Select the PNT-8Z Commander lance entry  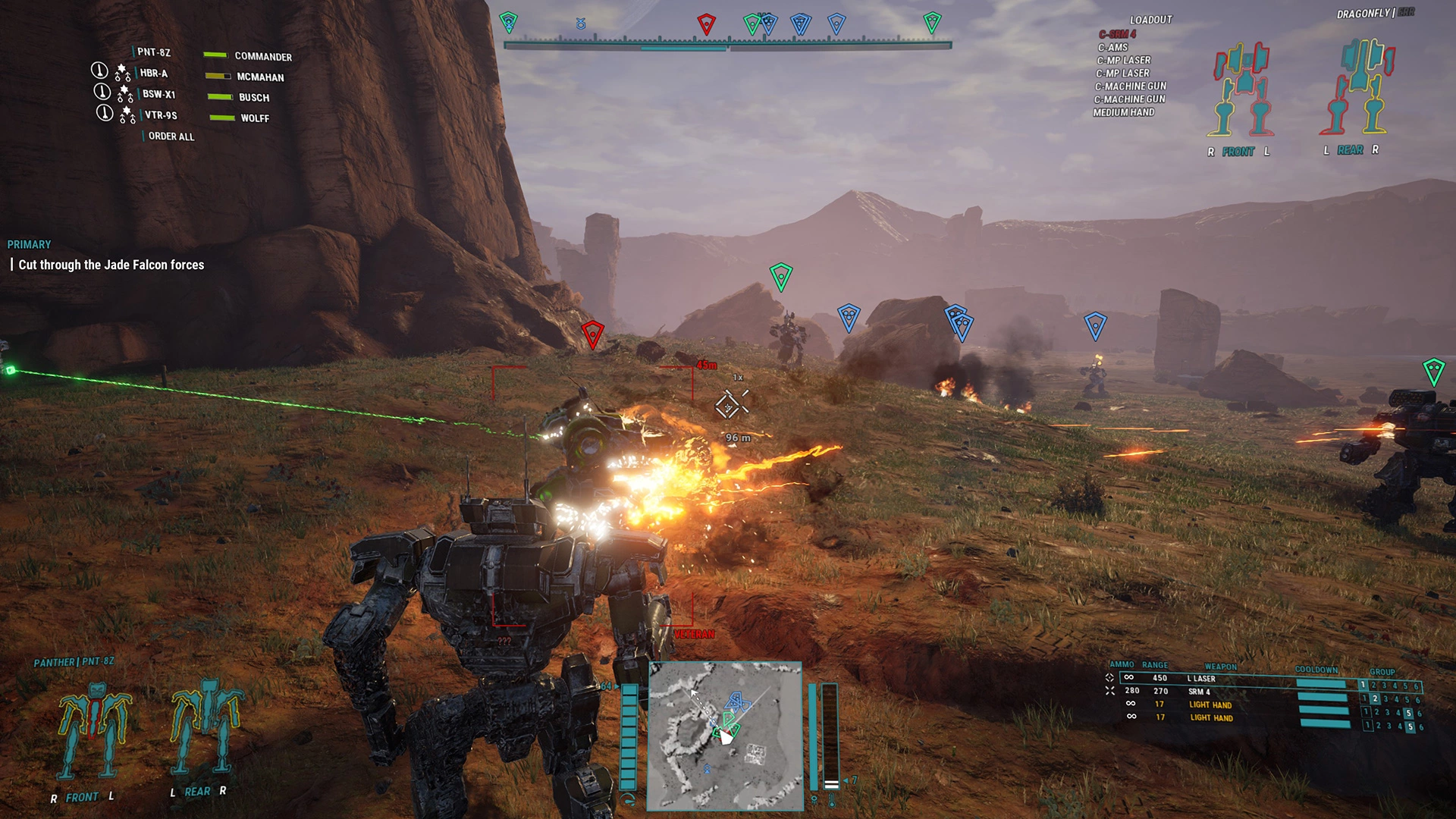pyautogui.click(x=154, y=52)
